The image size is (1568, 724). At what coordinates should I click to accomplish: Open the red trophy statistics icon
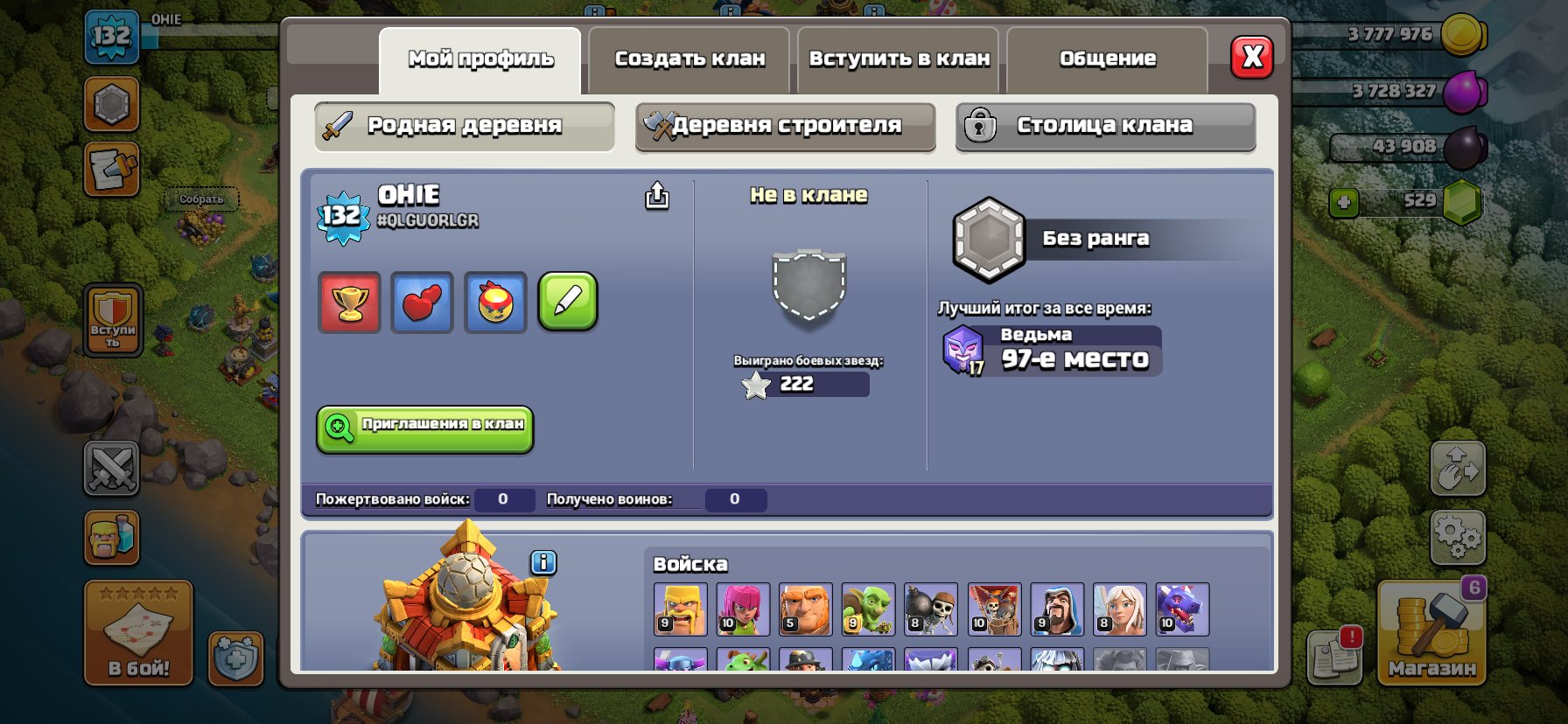pyautogui.click(x=347, y=303)
